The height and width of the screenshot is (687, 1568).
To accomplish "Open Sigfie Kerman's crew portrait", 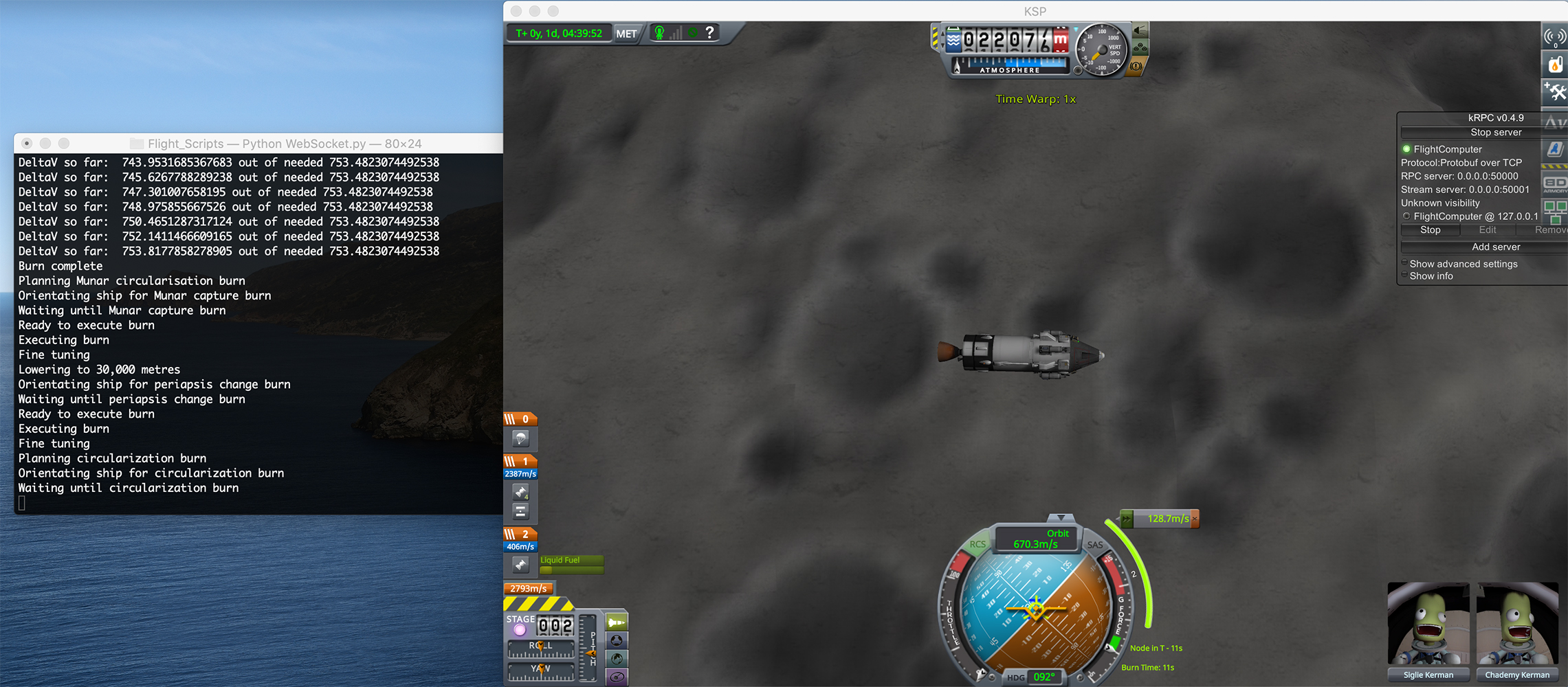I will (1428, 625).
